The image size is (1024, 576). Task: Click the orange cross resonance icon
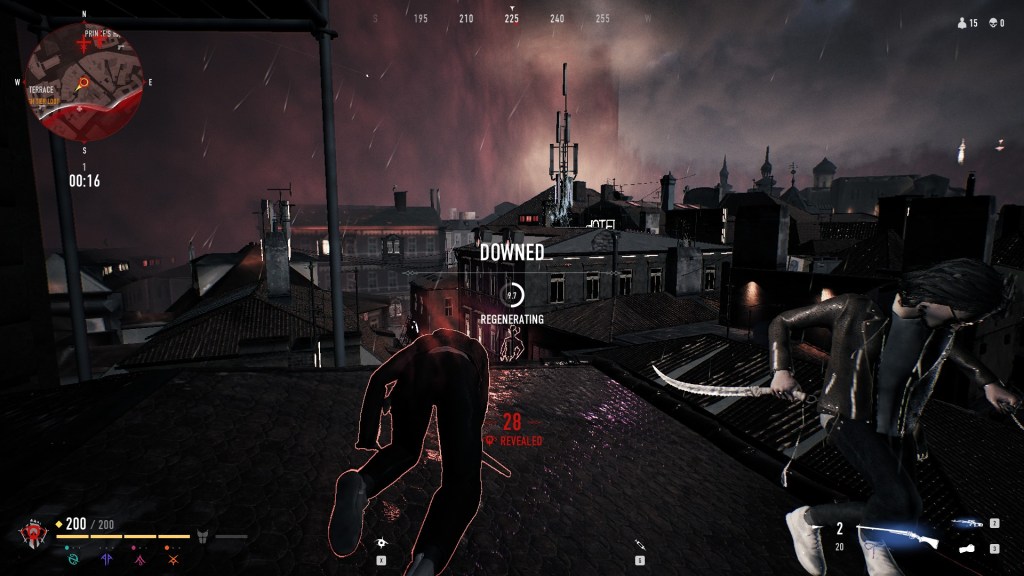[x=173, y=560]
